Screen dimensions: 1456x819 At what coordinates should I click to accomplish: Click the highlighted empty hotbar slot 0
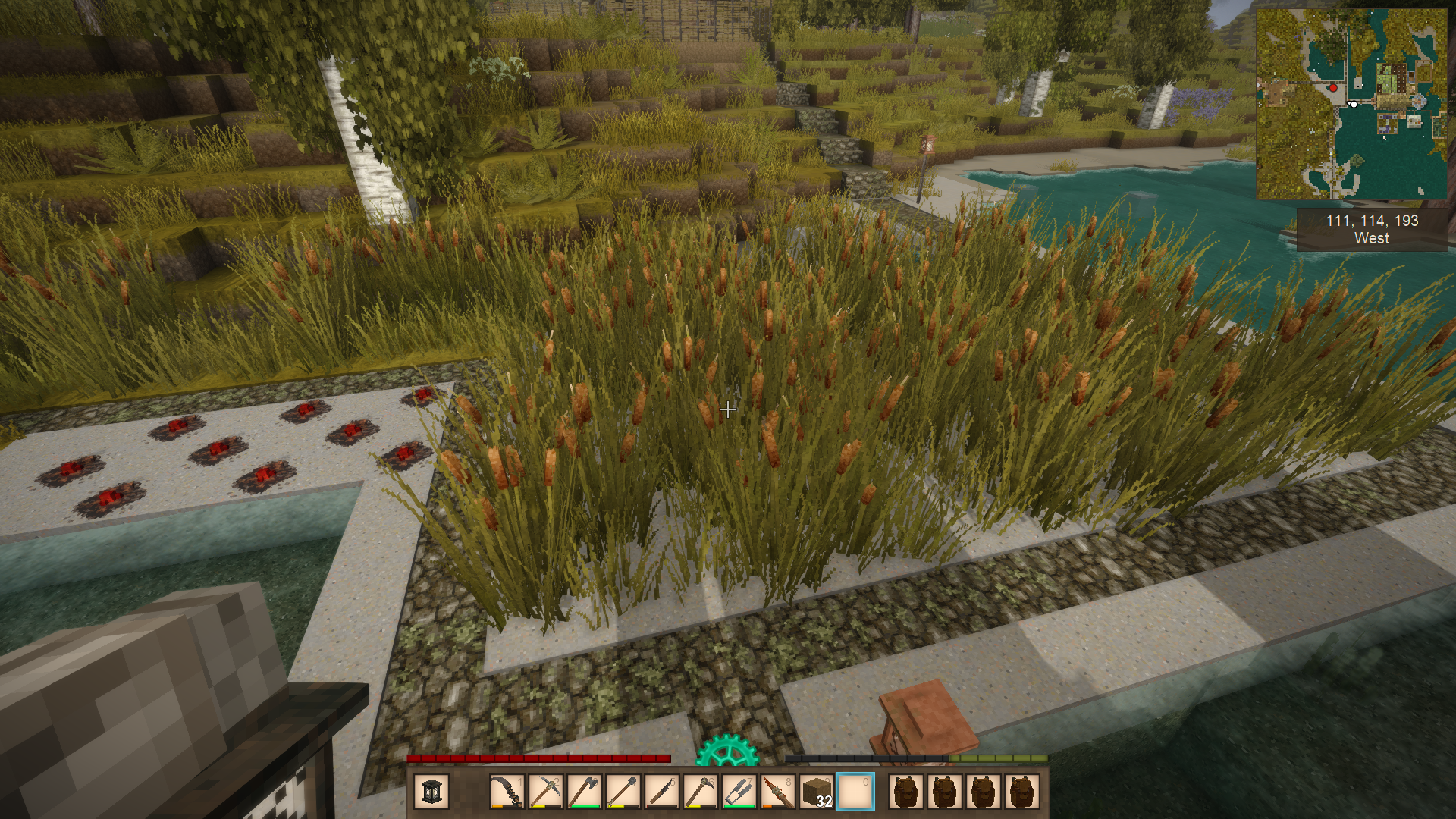[x=855, y=792]
